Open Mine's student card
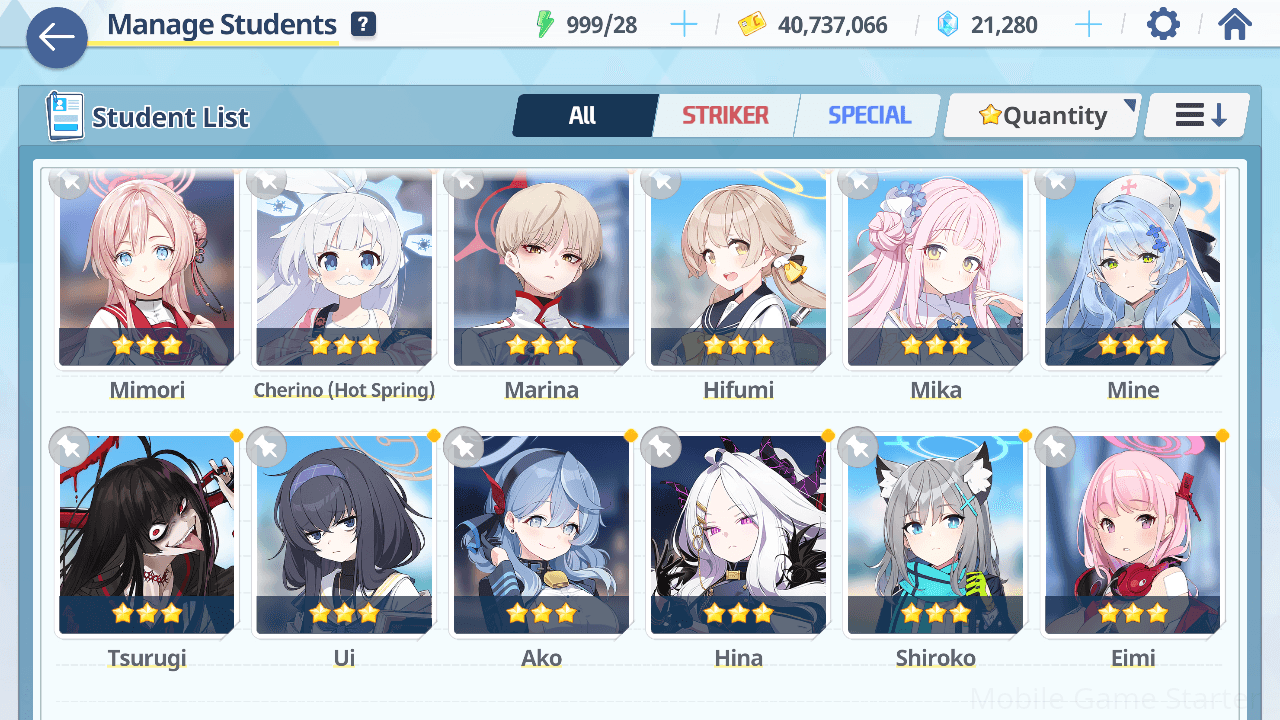Screen dimensions: 1280x720 [x=1133, y=270]
